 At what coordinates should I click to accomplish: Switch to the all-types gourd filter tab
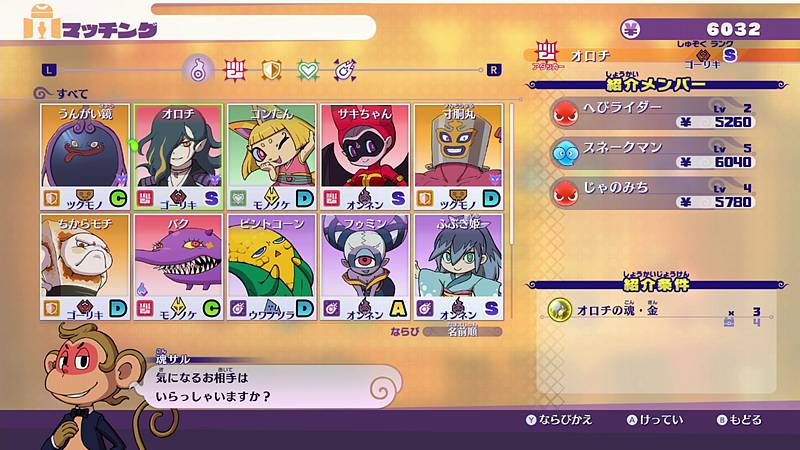(198, 69)
